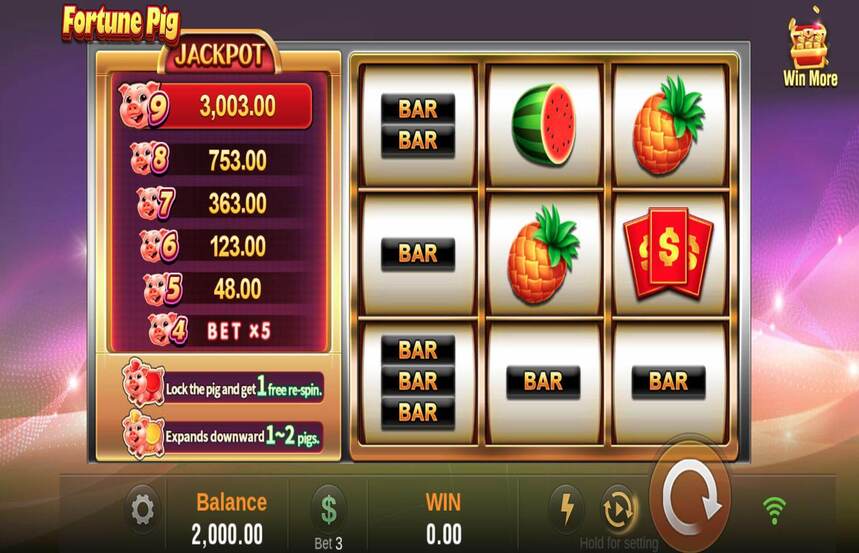This screenshot has height=553, width=859.
Task: Open the Win More treasure chest
Action: (808, 46)
